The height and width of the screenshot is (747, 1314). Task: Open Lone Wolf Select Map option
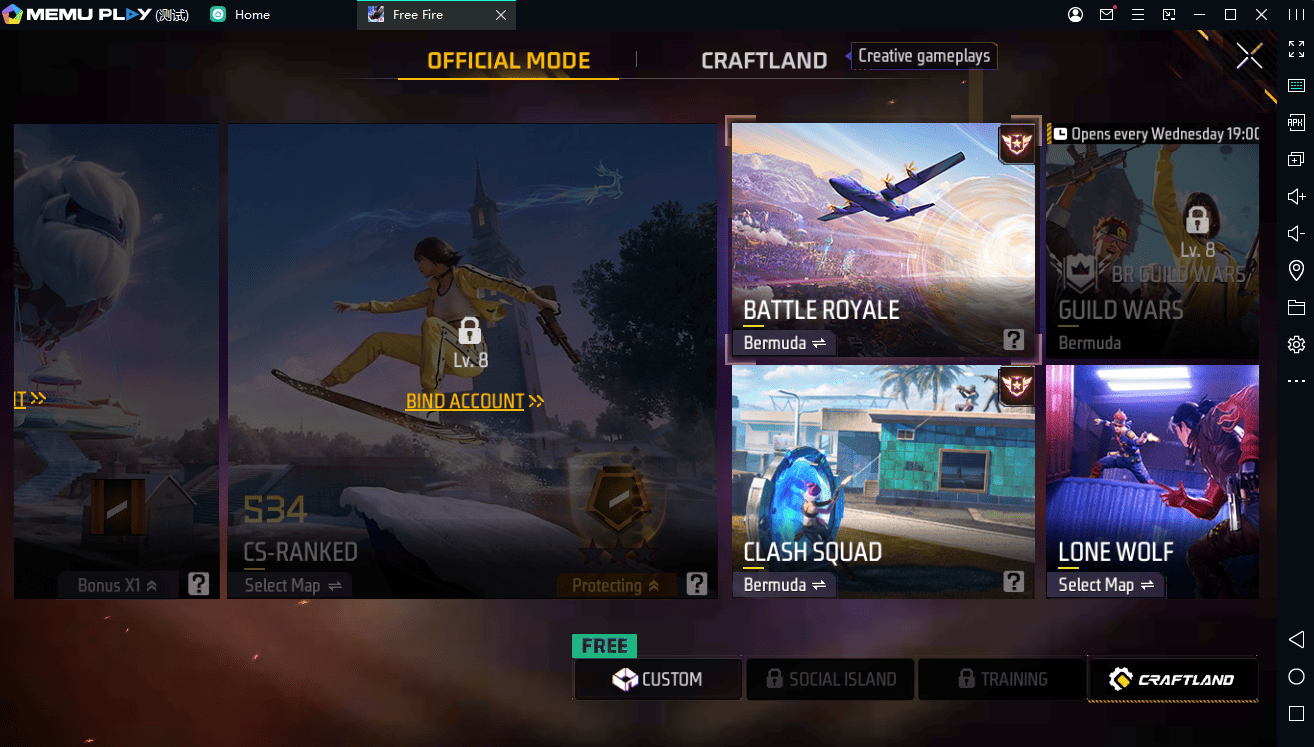click(x=1105, y=585)
